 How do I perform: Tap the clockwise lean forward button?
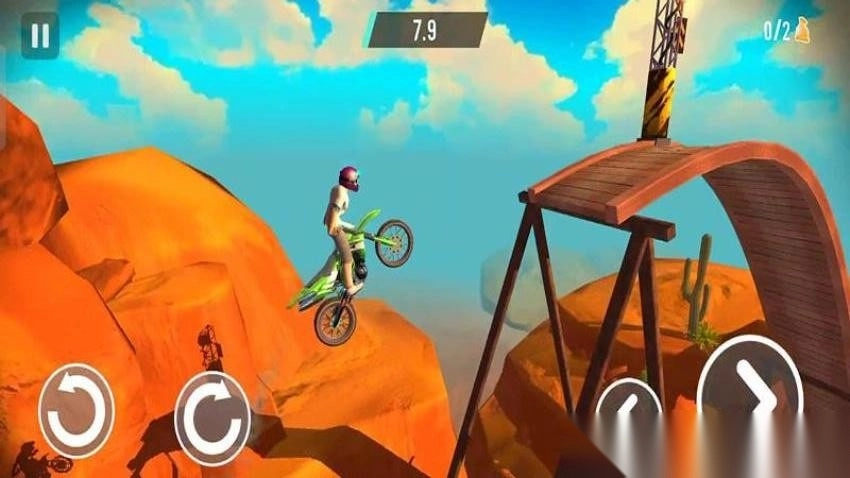click(x=212, y=417)
